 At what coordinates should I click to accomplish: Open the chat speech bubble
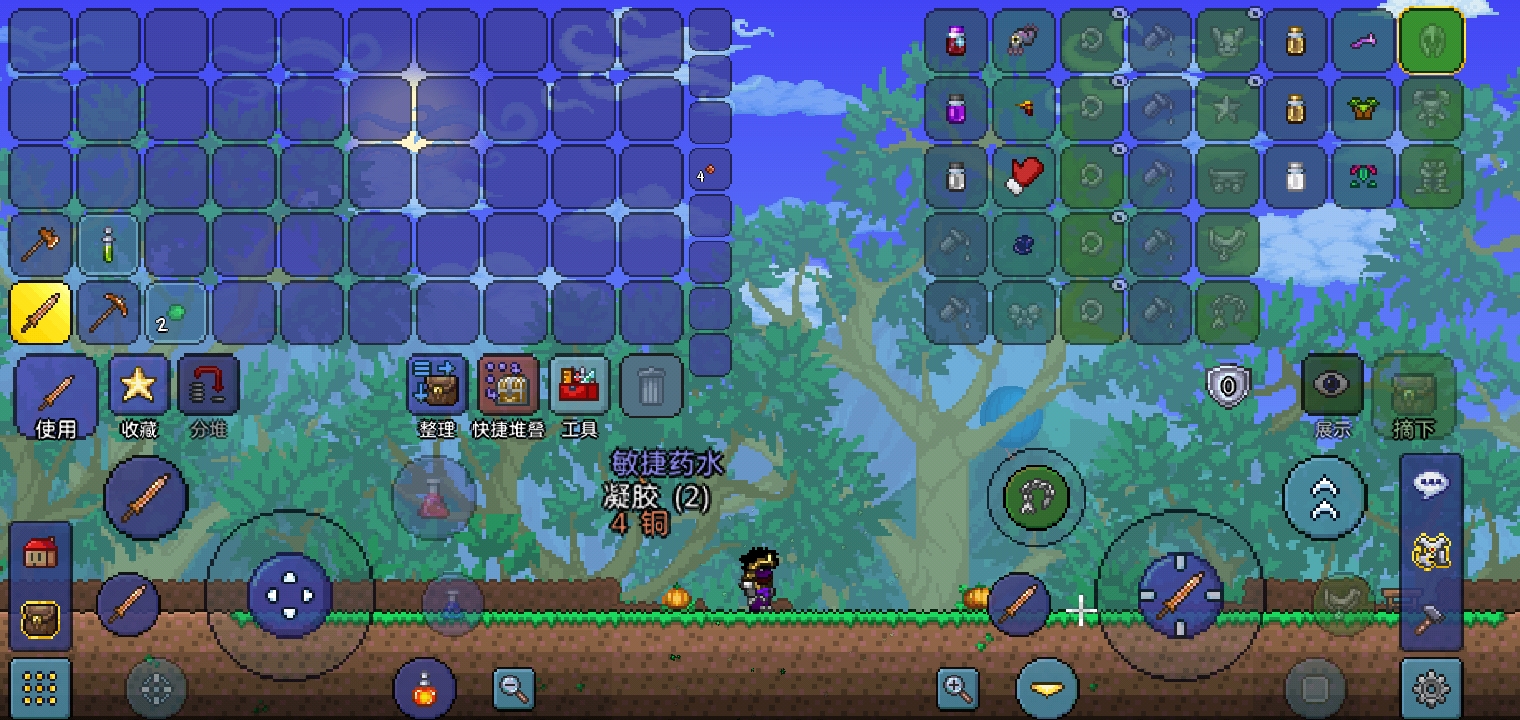[1431, 484]
